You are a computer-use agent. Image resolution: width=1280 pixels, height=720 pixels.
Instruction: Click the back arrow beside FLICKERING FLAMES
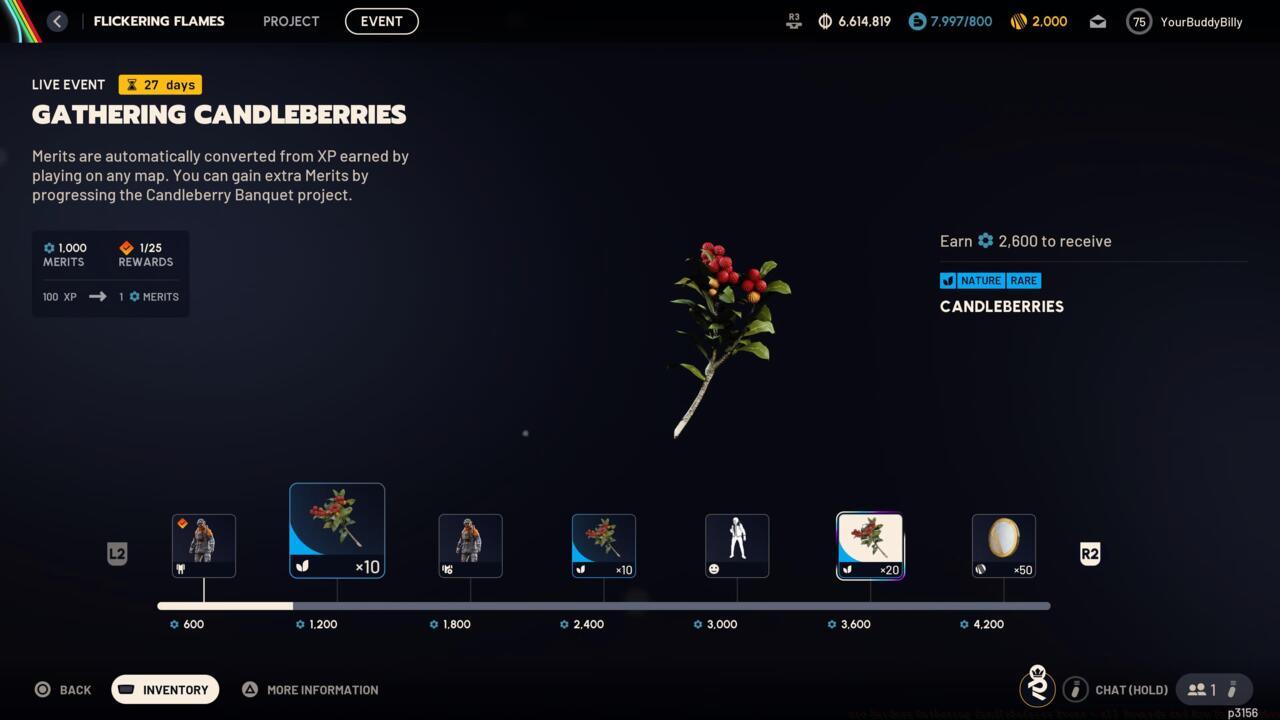pyautogui.click(x=57, y=21)
